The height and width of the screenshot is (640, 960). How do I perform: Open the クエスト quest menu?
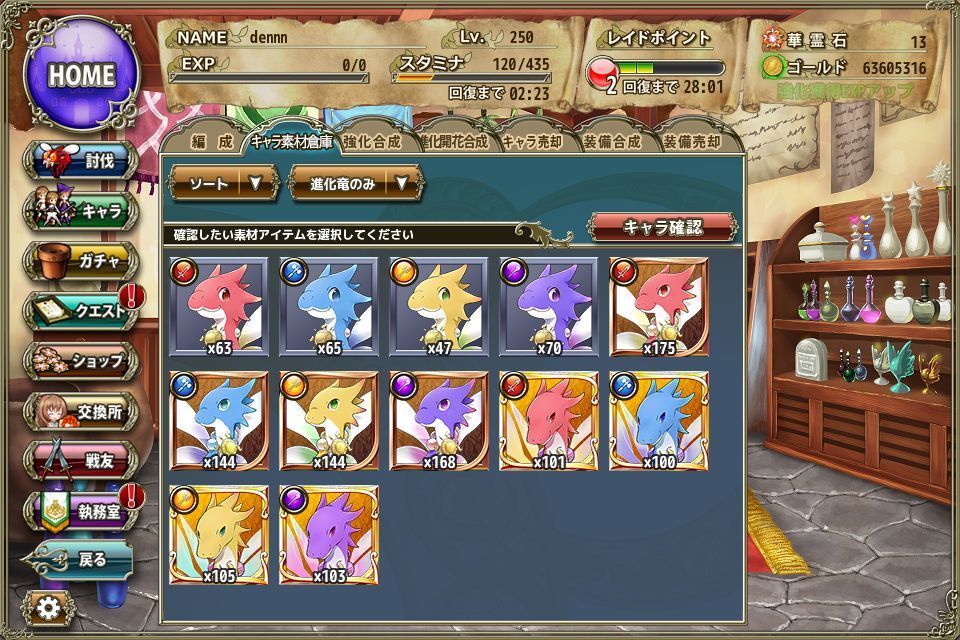84,311
